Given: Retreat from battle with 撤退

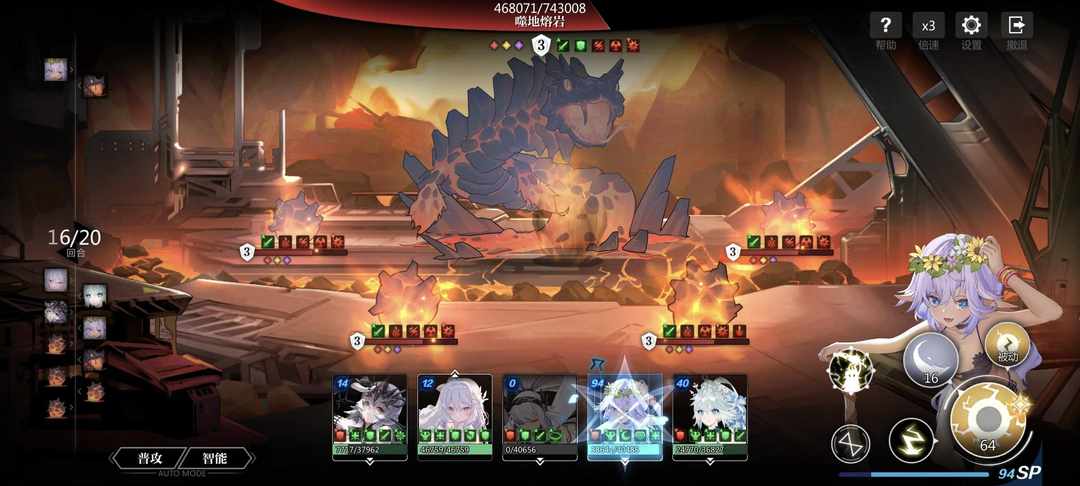Looking at the screenshot, I should pyautogui.click(x=1017, y=28).
